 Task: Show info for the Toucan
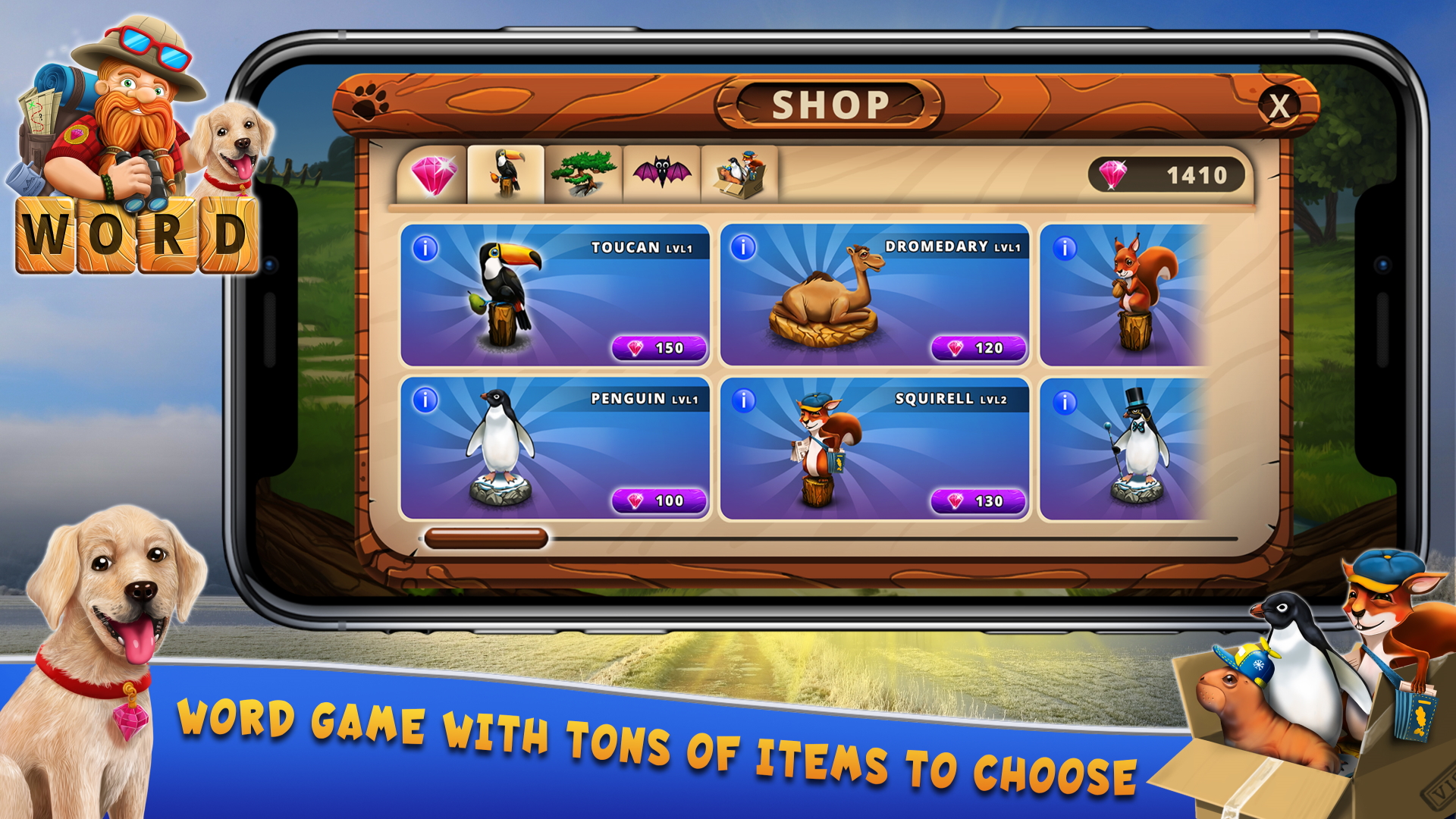[425, 248]
